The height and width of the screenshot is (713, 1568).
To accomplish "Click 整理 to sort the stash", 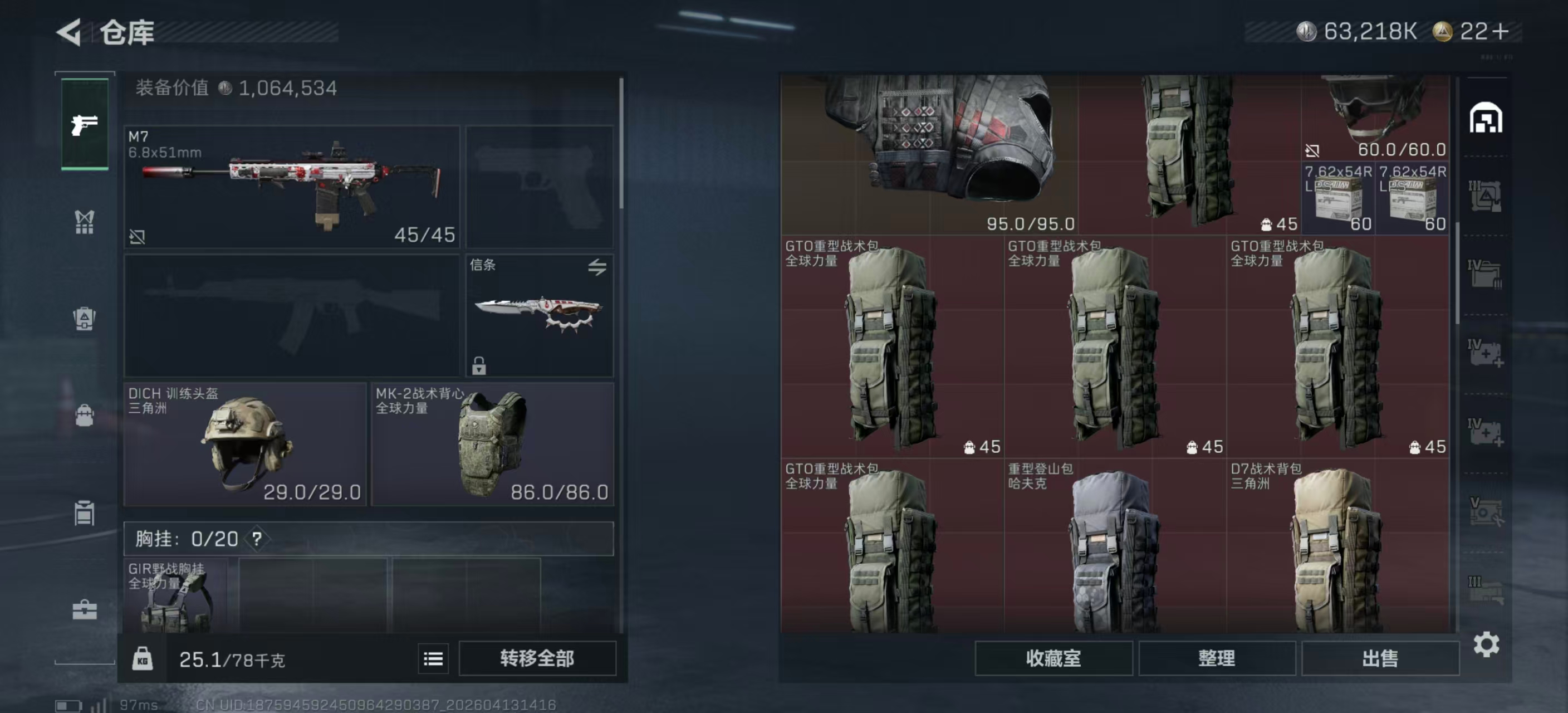I will [1216, 658].
